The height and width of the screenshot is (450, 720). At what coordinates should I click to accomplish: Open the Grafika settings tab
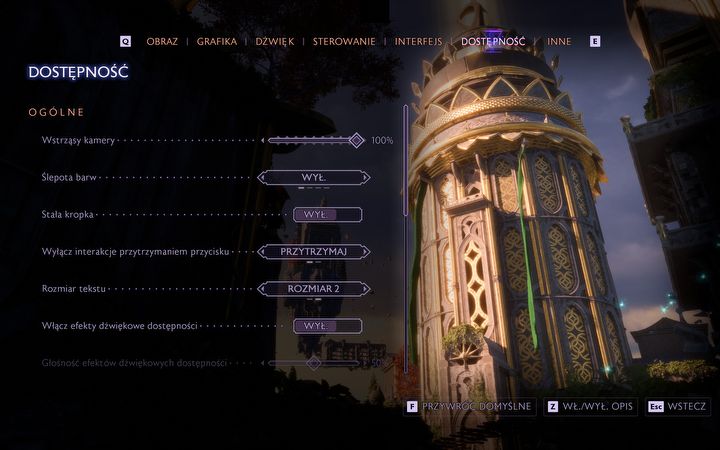(217, 42)
